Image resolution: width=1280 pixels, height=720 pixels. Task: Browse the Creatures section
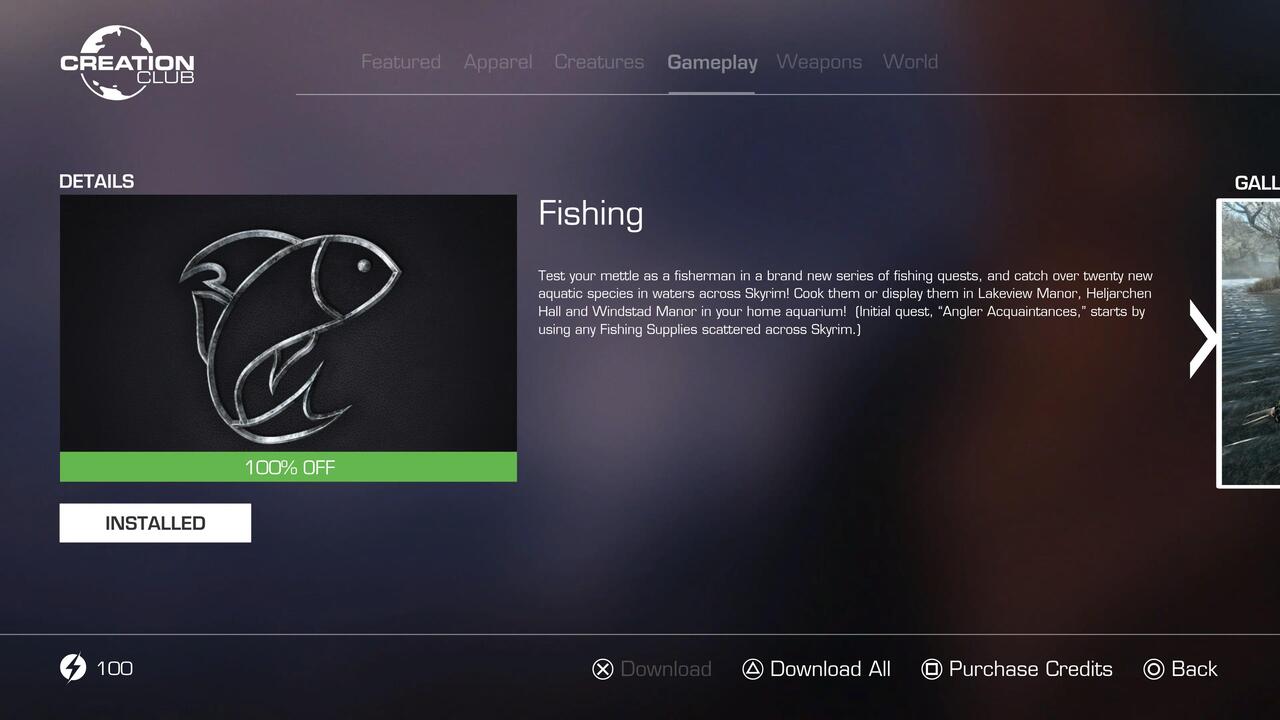599,61
